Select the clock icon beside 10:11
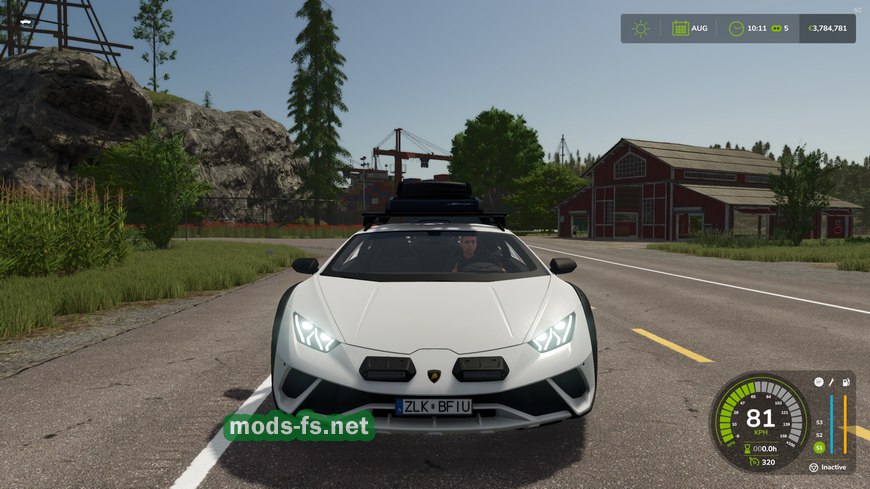Viewport: 870px width, 489px height. coord(736,28)
